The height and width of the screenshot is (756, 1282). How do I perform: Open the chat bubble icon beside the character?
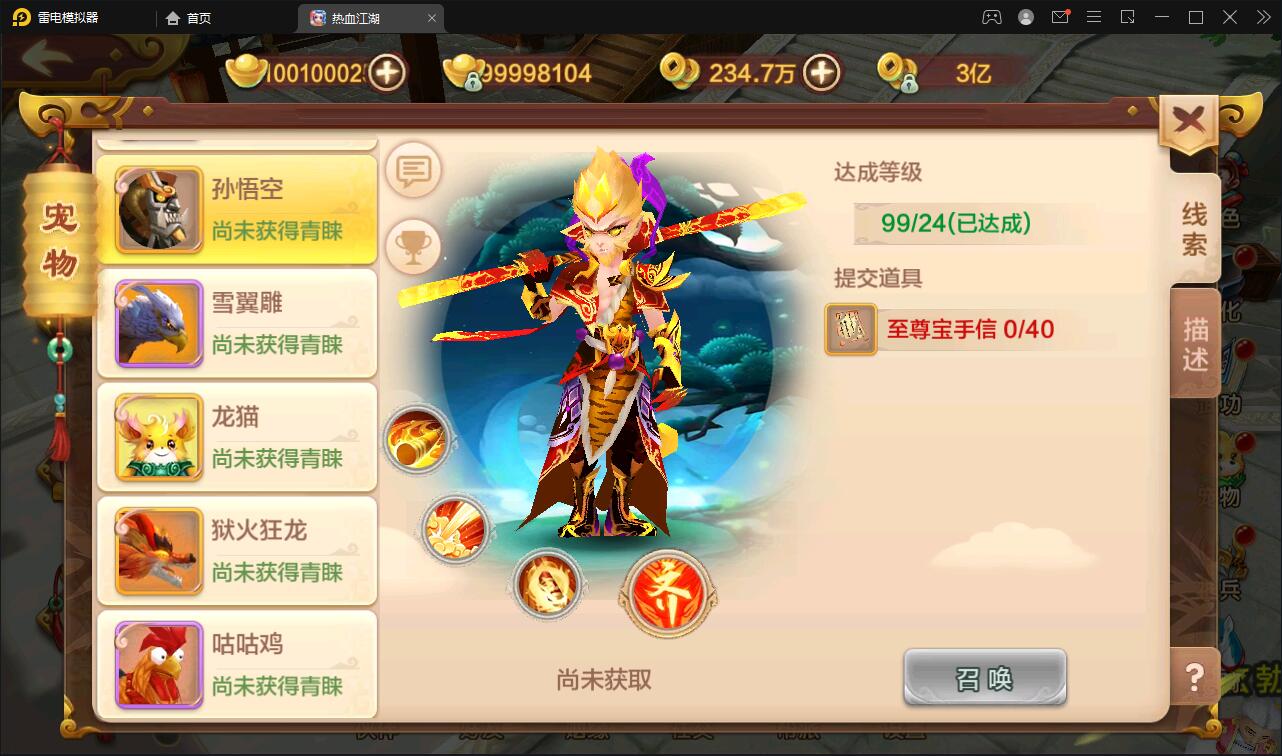click(x=413, y=171)
